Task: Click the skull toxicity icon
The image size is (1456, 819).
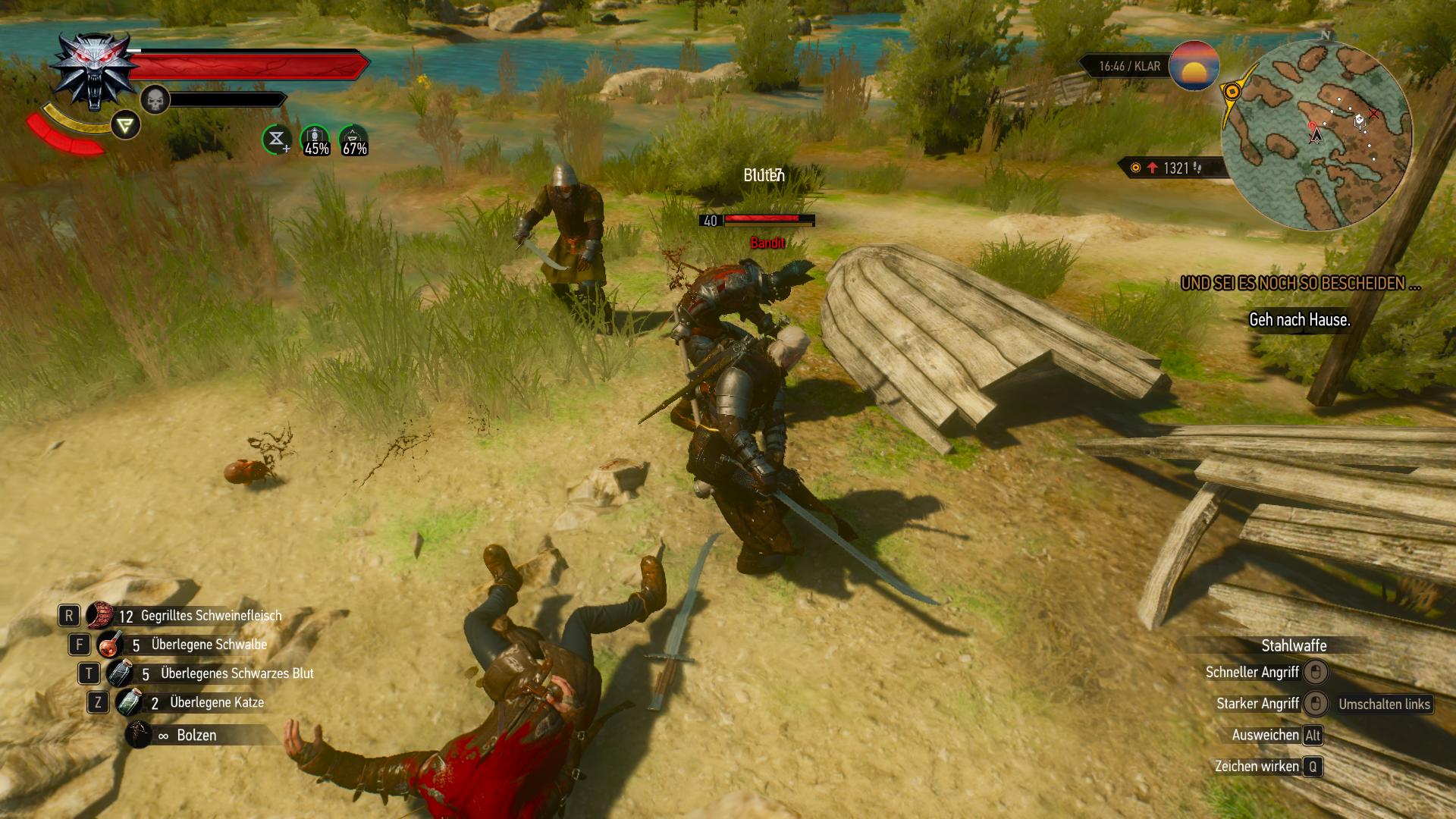Action: tap(155, 100)
